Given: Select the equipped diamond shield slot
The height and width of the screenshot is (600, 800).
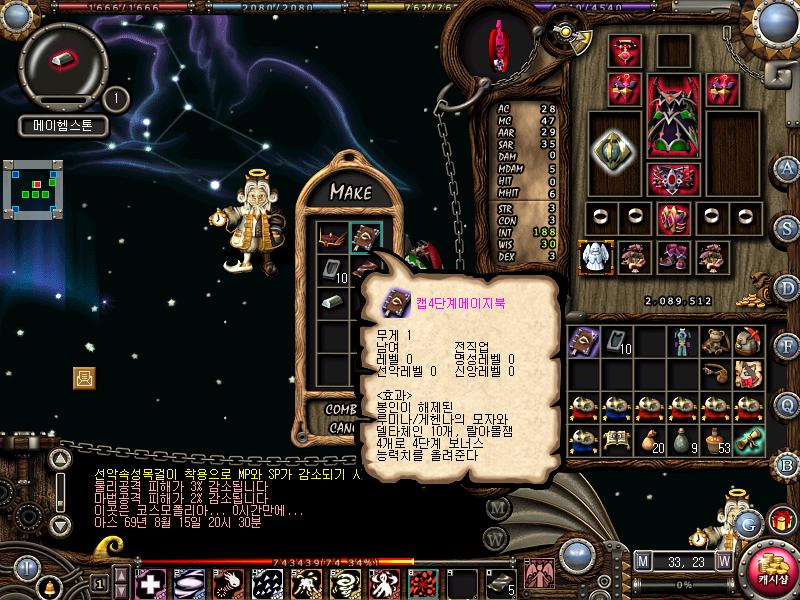Looking at the screenshot, I should [613, 149].
